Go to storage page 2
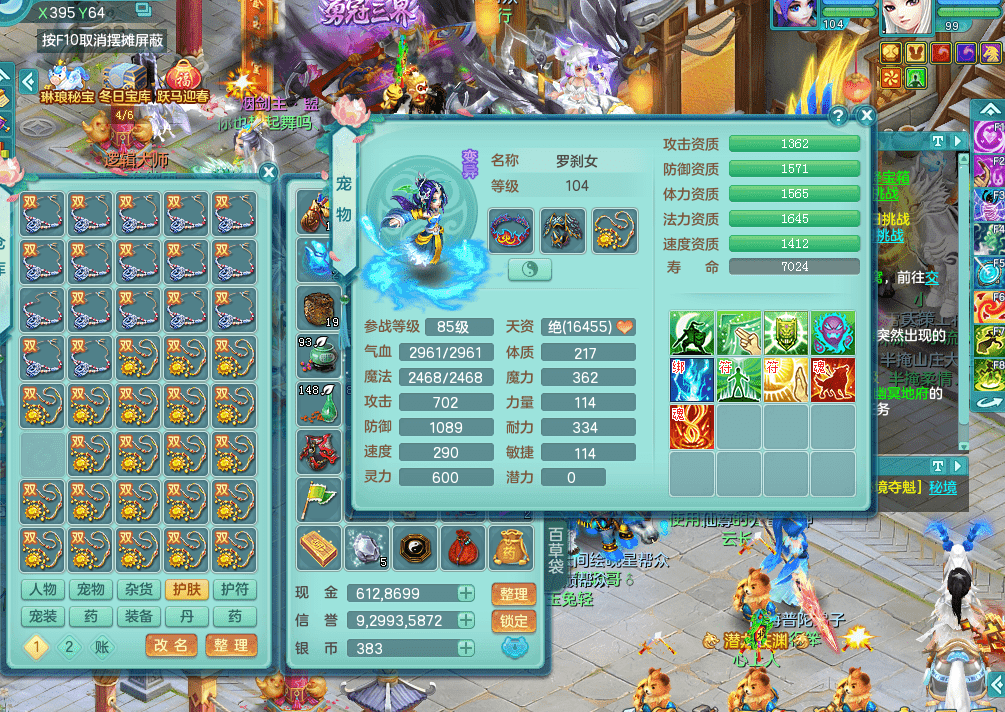Image resolution: width=1005 pixels, height=712 pixels. pos(68,647)
